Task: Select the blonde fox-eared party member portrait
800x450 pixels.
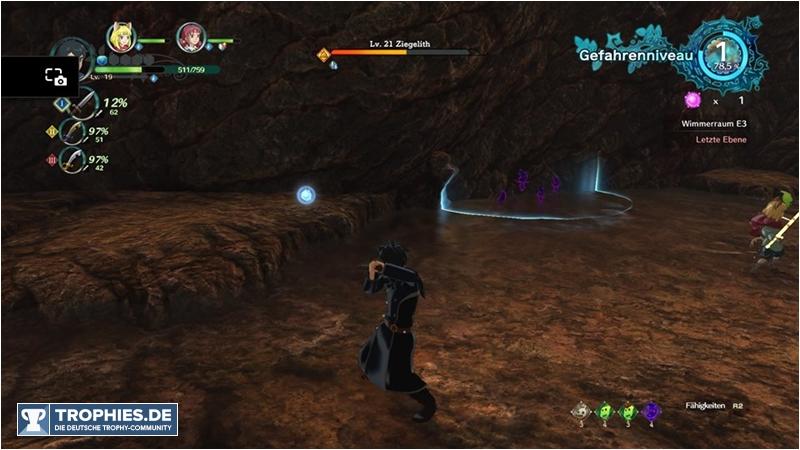Action: point(121,38)
